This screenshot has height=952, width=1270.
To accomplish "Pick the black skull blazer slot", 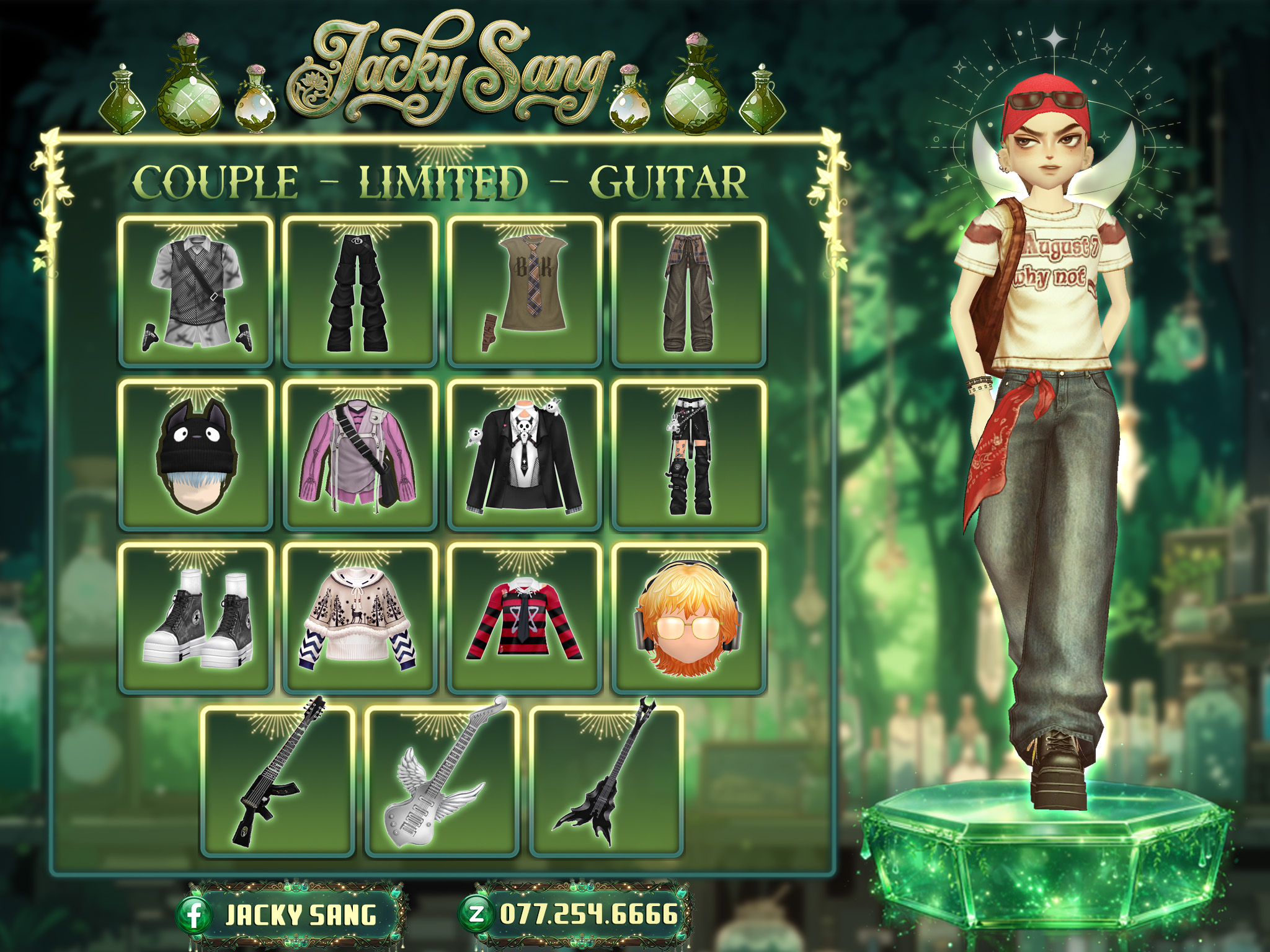I will (525, 456).
